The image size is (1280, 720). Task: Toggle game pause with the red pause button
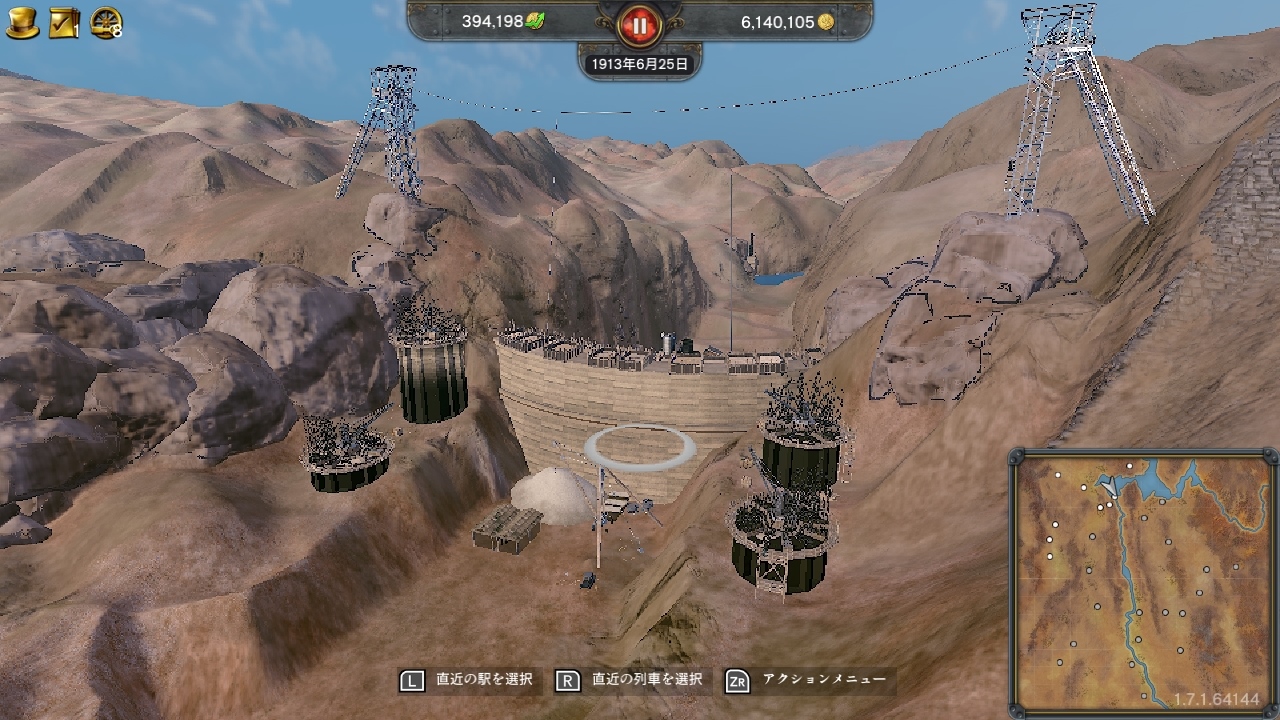639,26
